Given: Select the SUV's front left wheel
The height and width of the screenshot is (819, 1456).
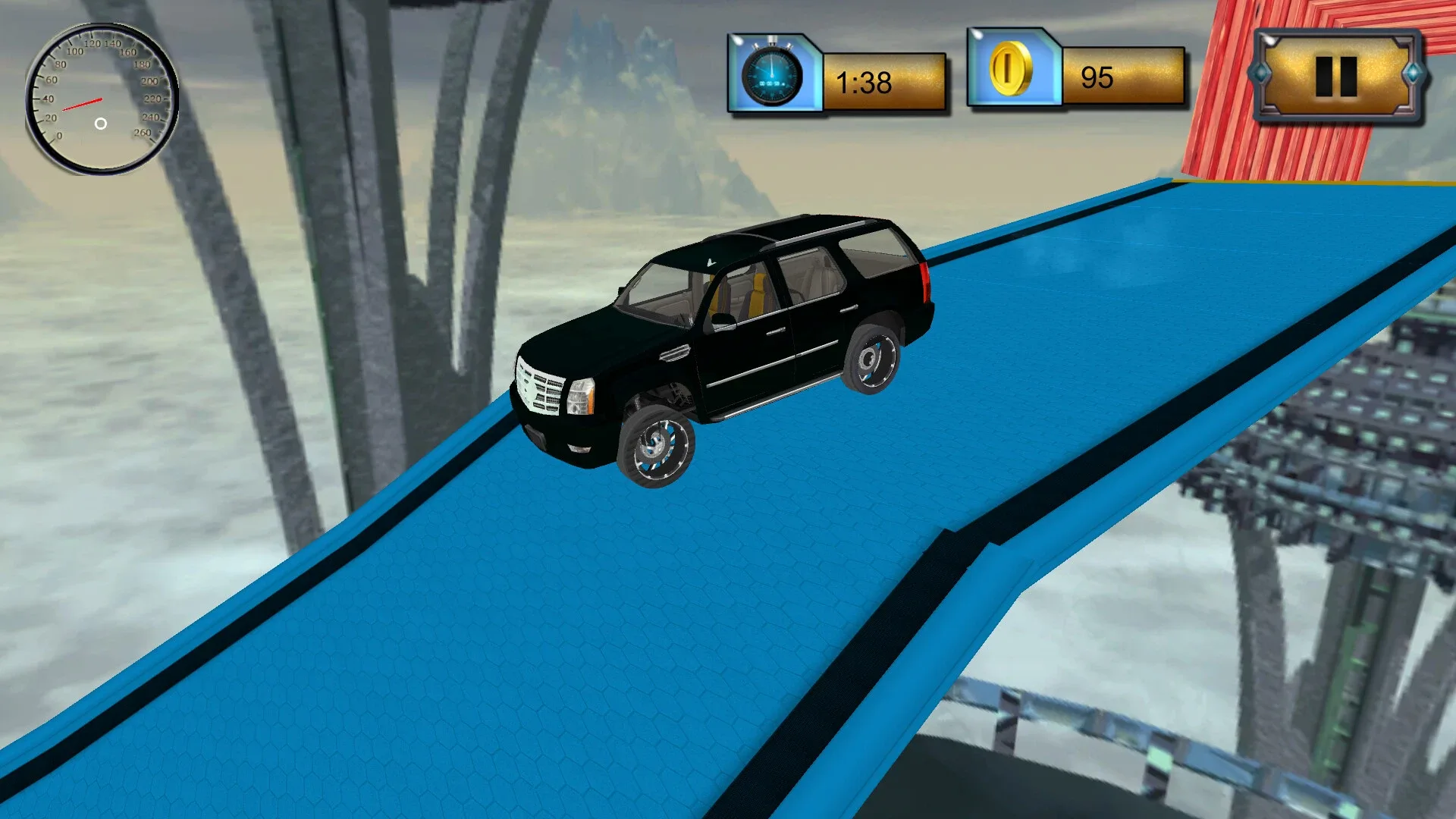Looking at the screenshot, I should (x=657, y=444).
